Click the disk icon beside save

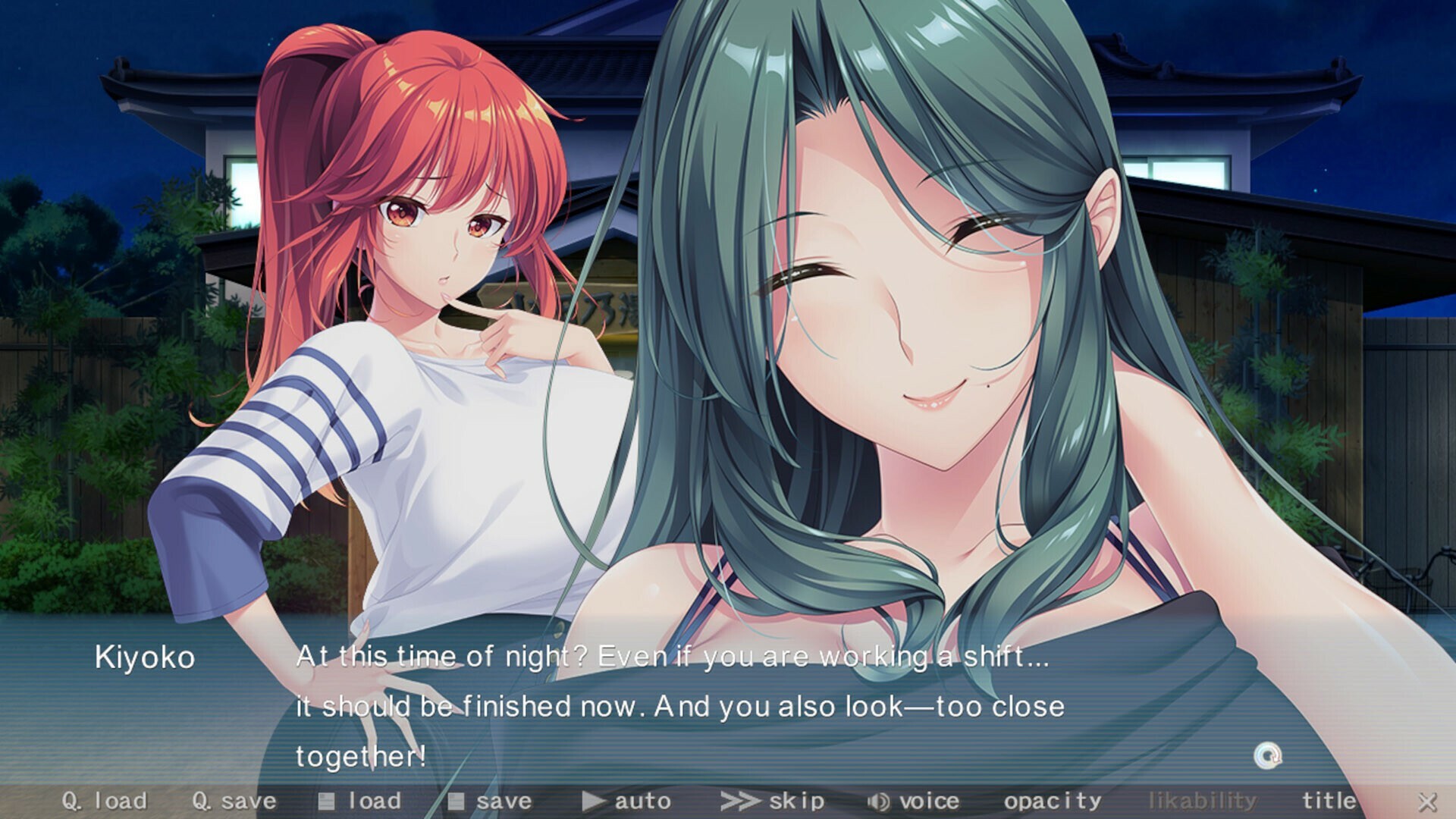coord(455,800)
